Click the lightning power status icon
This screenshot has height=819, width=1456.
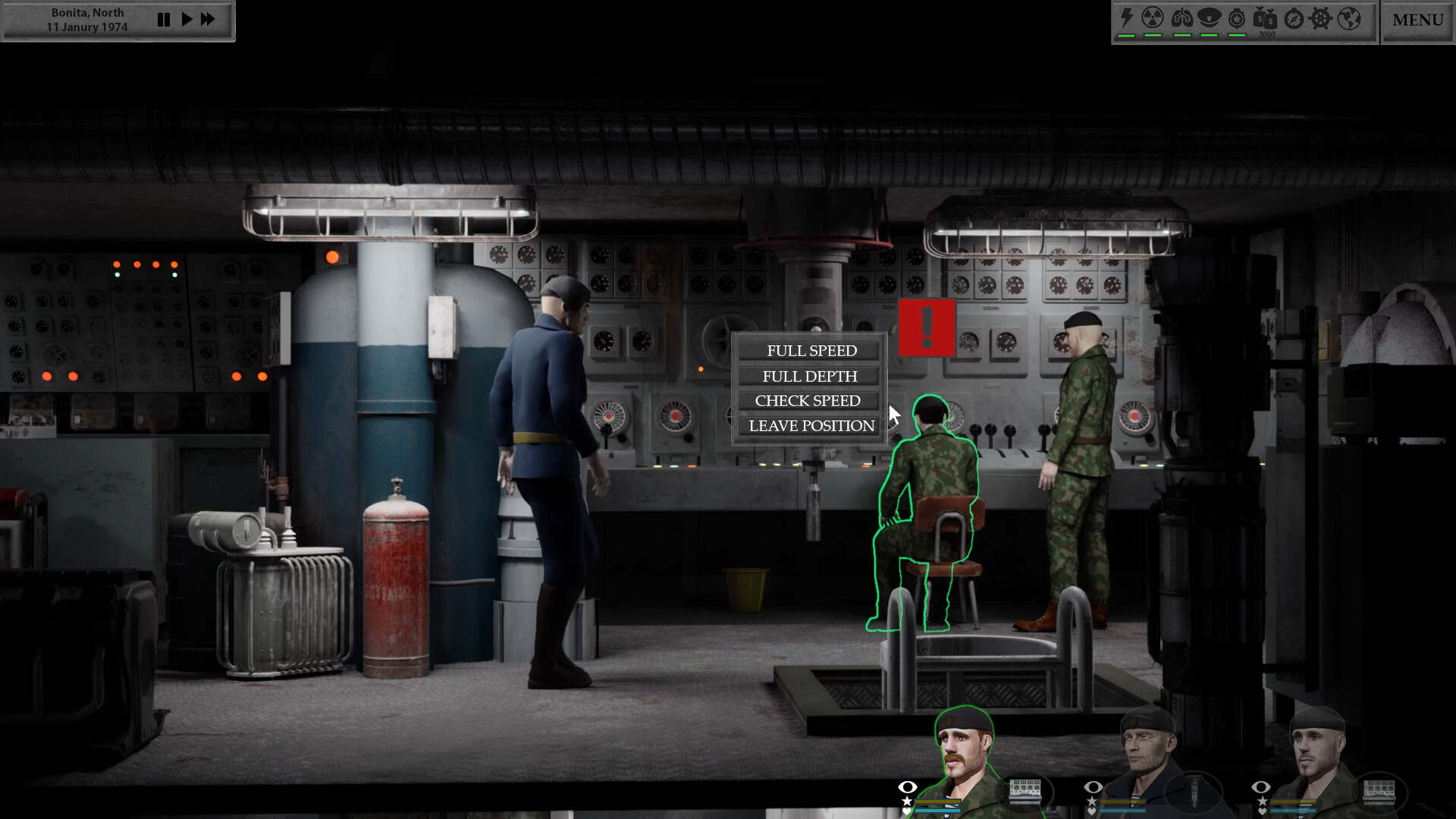pyautogui.click(x=1127, y=19)
